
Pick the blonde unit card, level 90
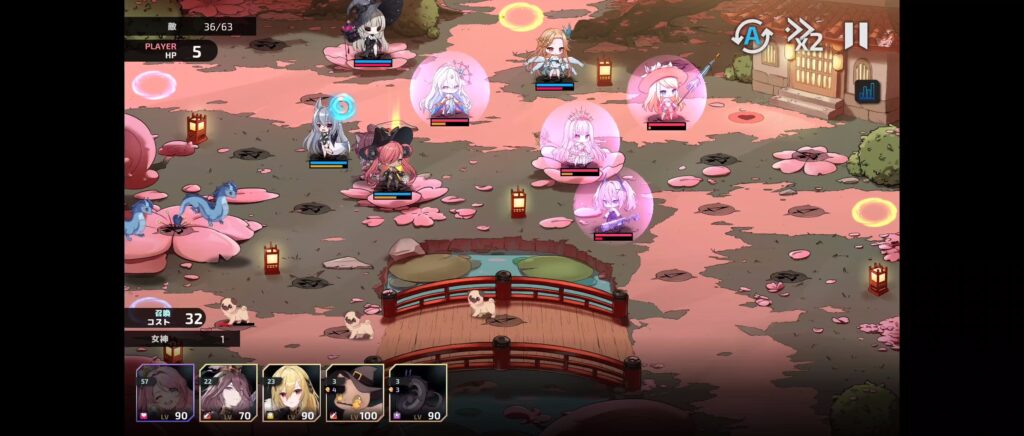click(x=291, y=392)
